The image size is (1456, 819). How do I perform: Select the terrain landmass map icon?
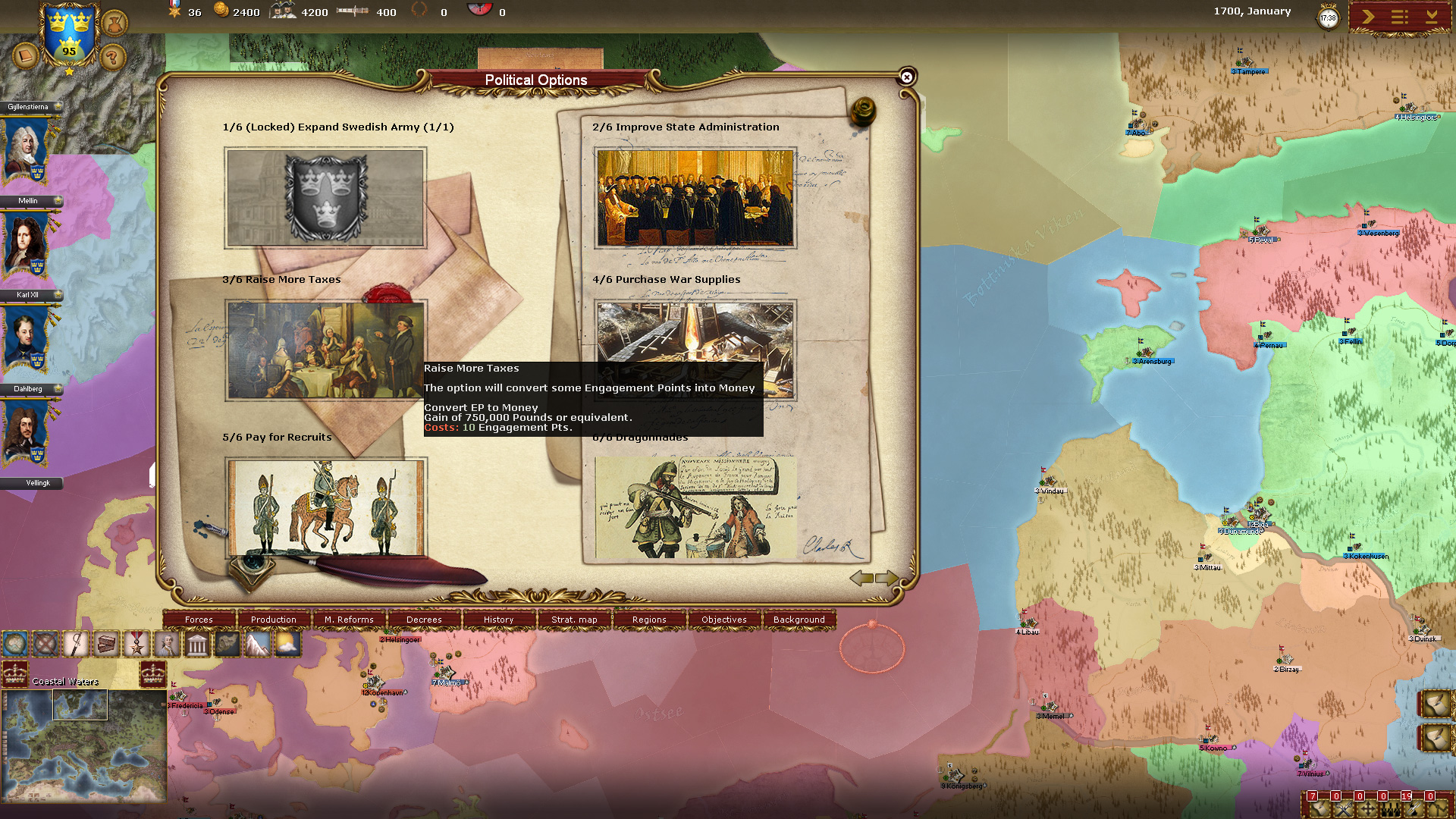(x=226, y=645)
